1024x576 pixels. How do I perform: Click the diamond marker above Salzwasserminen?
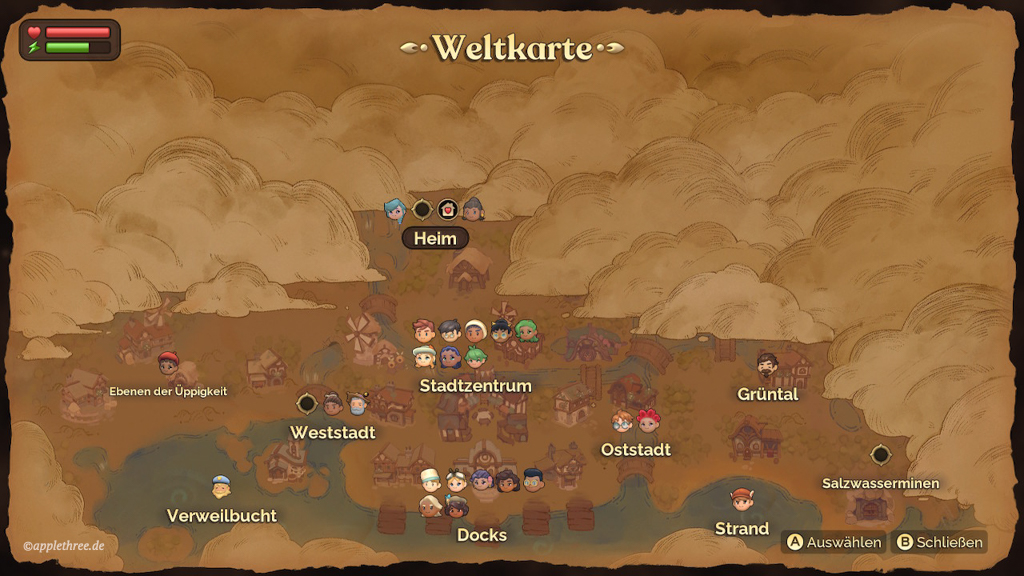click(x=880, y=454)
